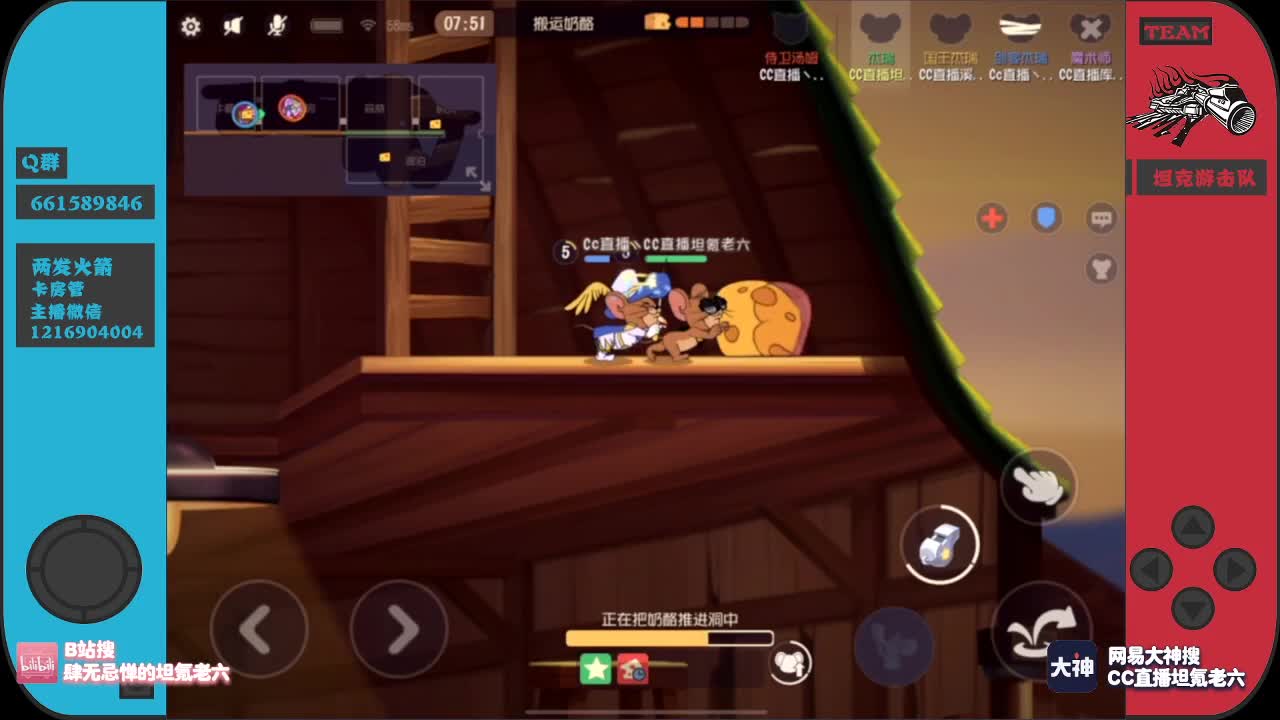Toggle the chat bubble quick-message icon
Screen dimensions: 1280x720
click(x=1100, y=218)
